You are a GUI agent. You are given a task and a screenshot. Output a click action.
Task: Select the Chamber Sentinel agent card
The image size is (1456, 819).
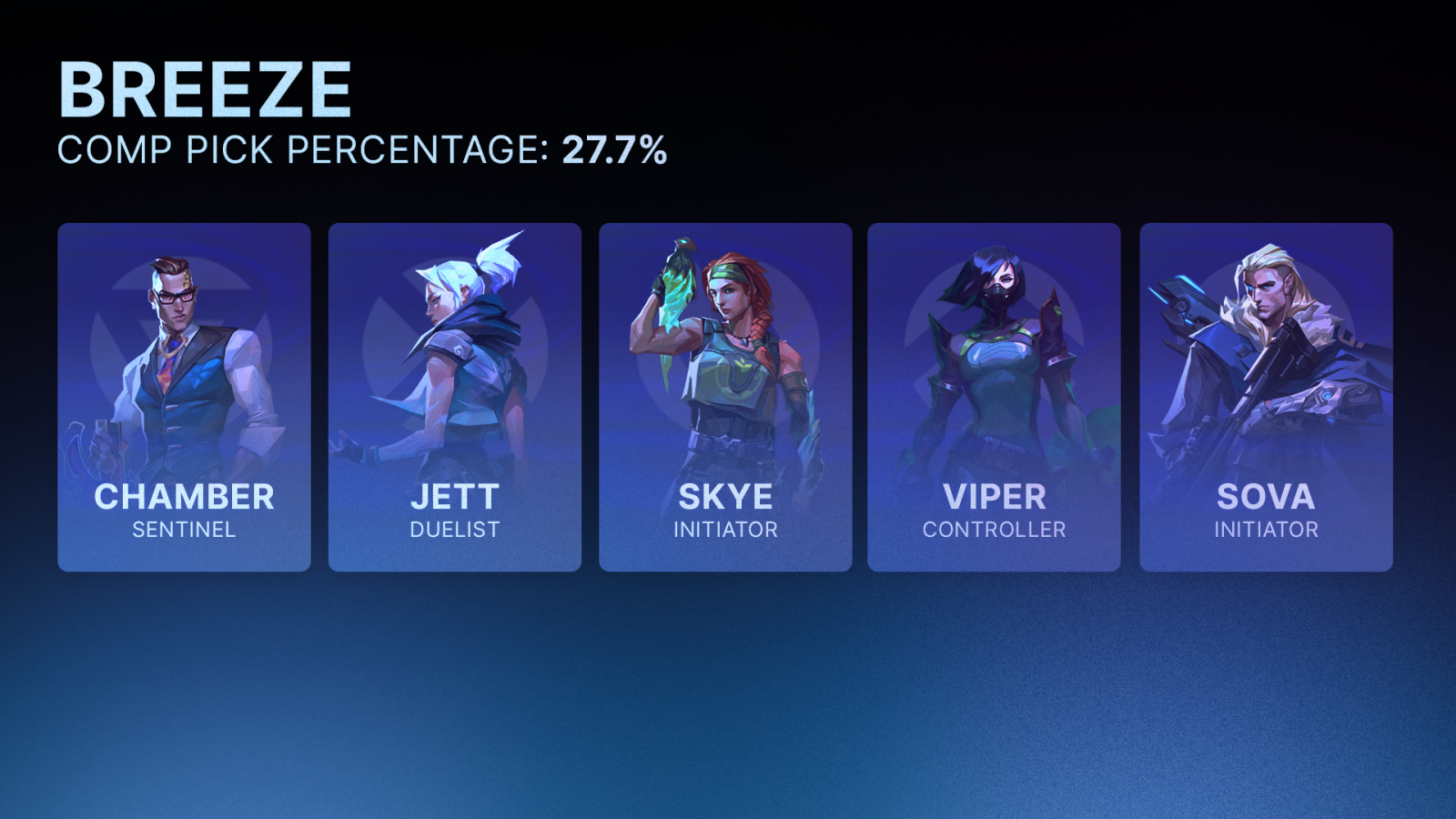[184, 397]
